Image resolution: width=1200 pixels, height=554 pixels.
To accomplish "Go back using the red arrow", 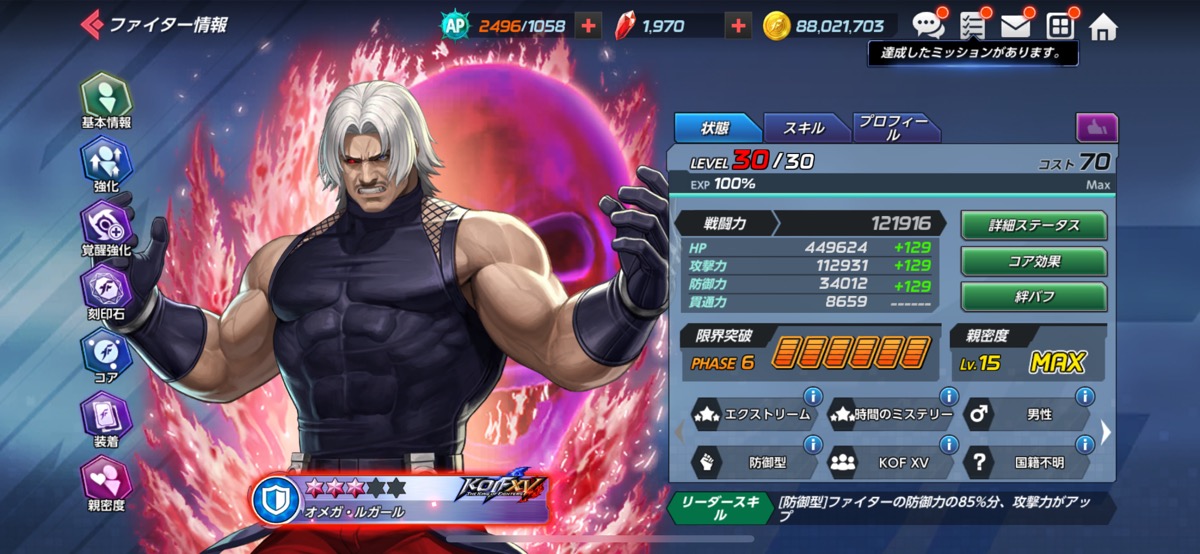I will click(x=92, y=23).
